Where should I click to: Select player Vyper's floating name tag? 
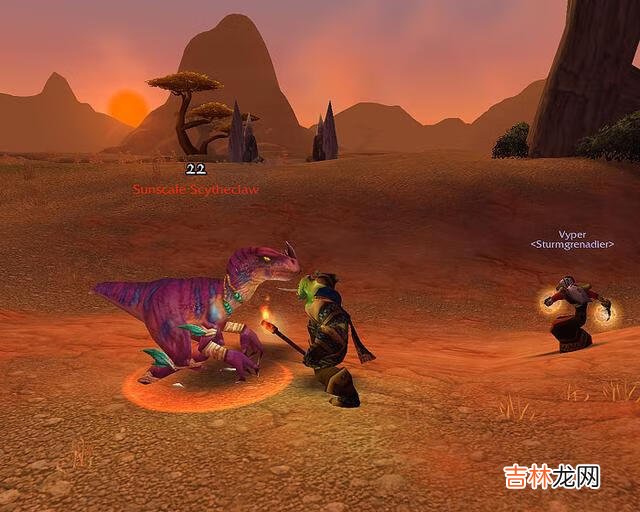pyautogui.click(x=572, y=235)
